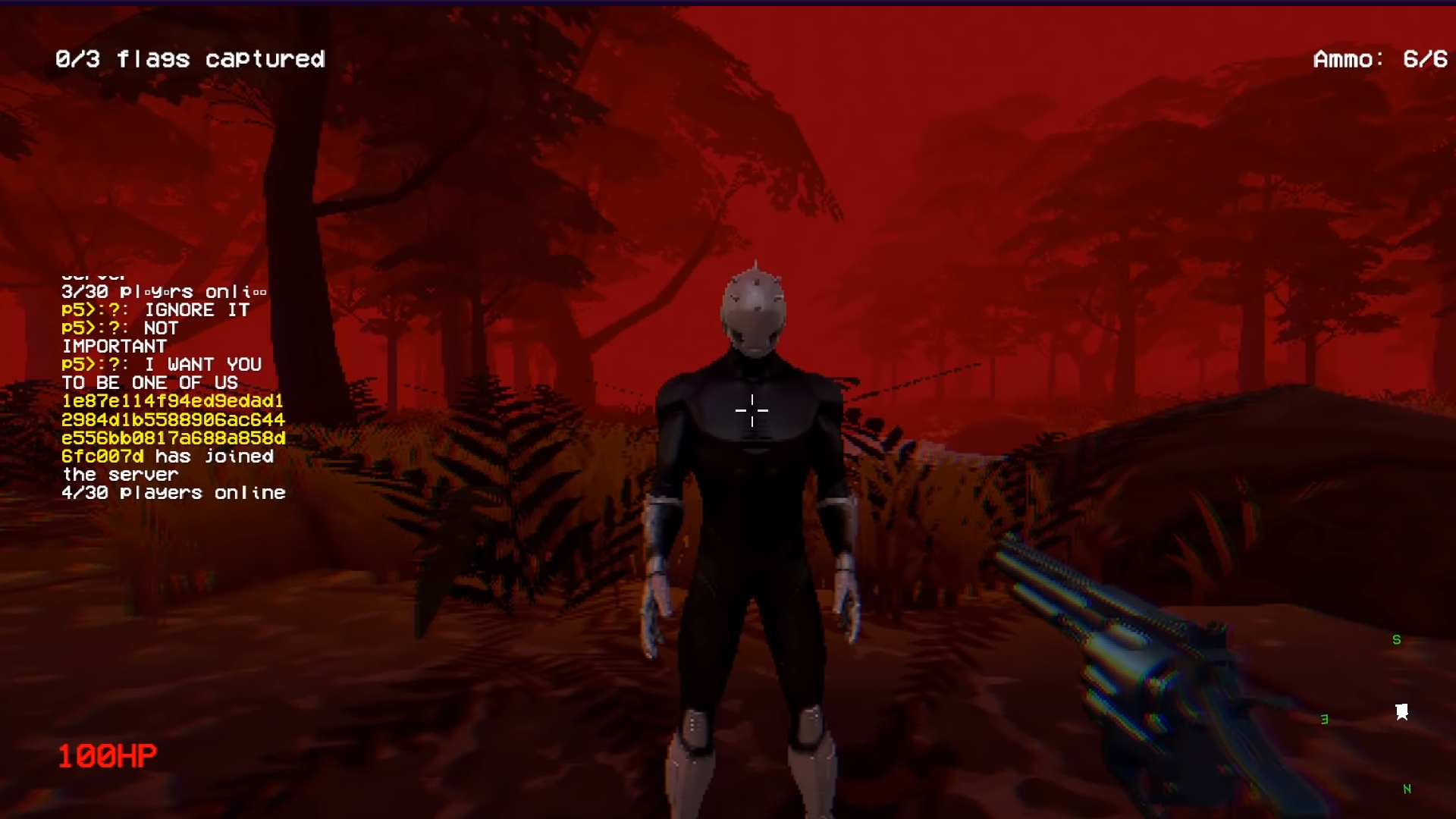
Task: Click the white flag marker on the compass
Action: pyautogui.click(x=1402, y=710)
